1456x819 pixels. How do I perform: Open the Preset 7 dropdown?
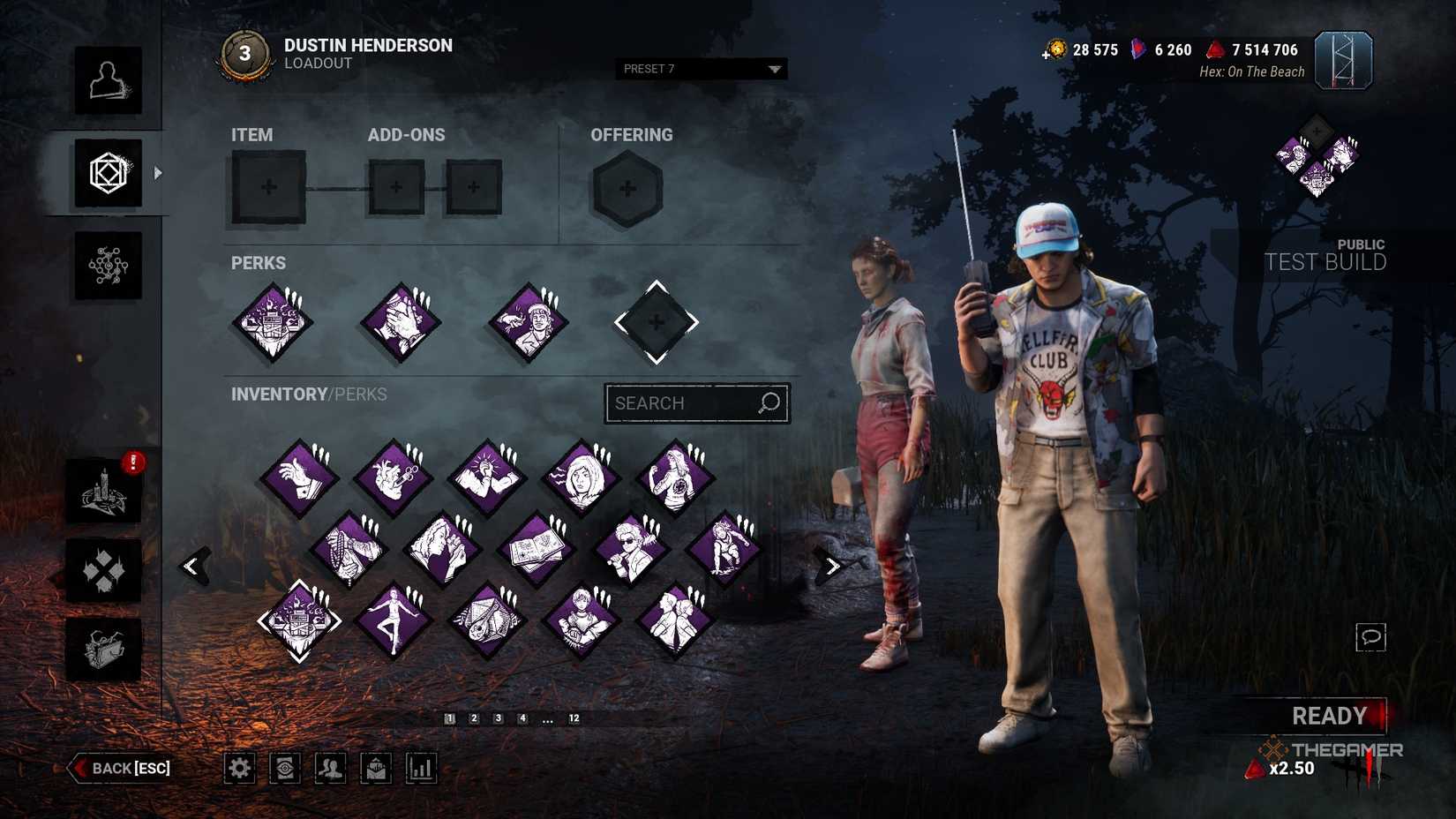click(700, 68)
